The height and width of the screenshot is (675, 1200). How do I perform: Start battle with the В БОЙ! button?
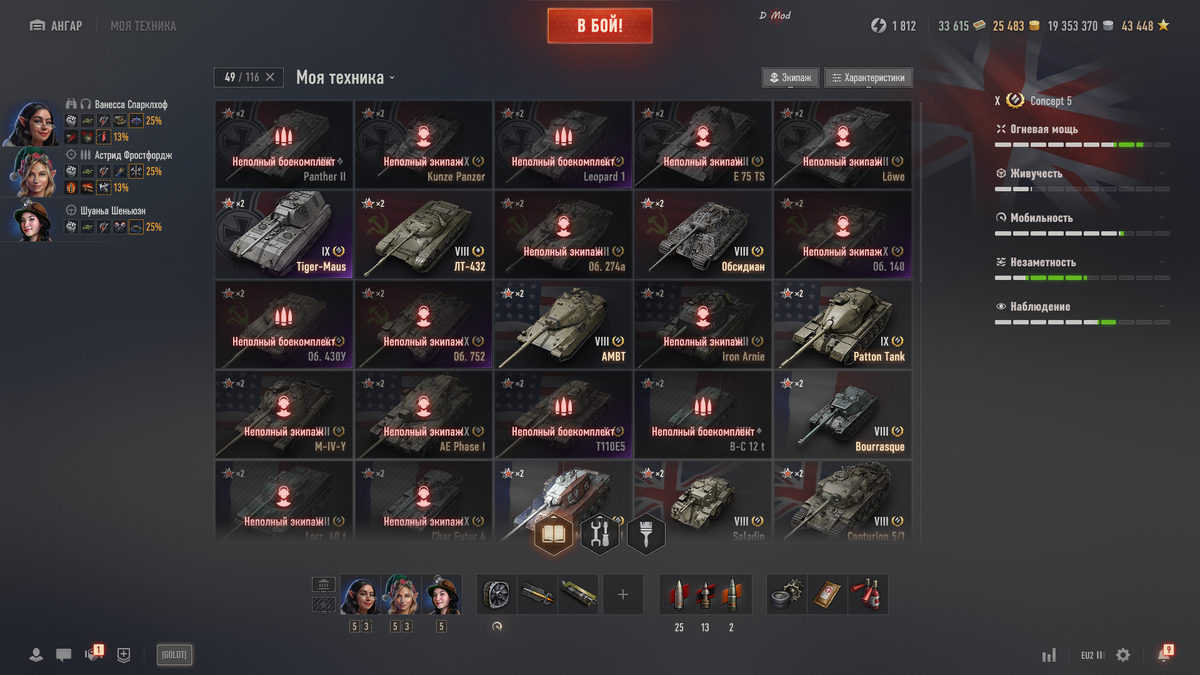600,26
